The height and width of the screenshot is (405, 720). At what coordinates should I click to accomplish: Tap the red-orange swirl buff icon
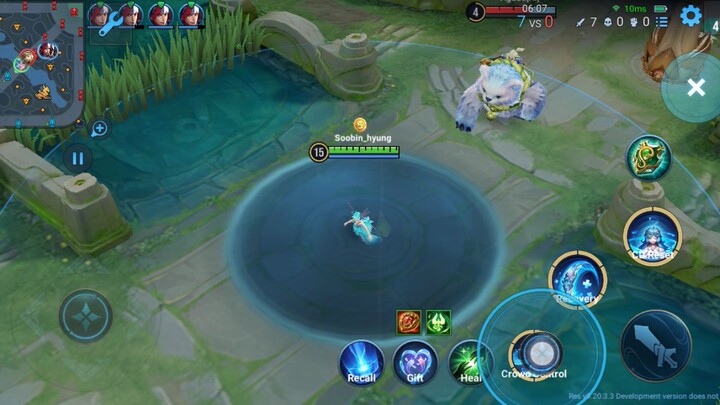pos(409,322)
